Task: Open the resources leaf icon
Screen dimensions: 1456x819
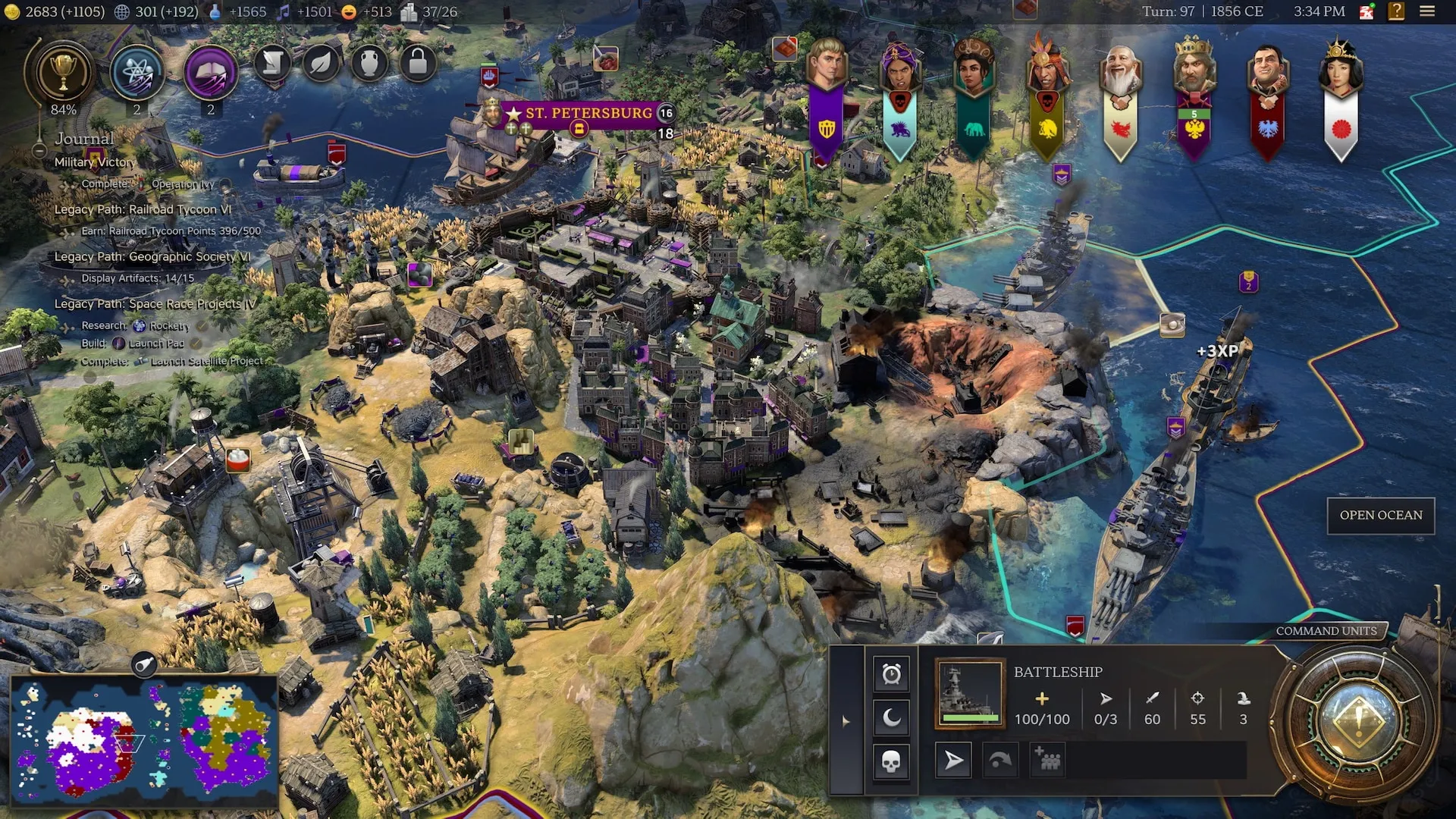Action: coord(322,63)
